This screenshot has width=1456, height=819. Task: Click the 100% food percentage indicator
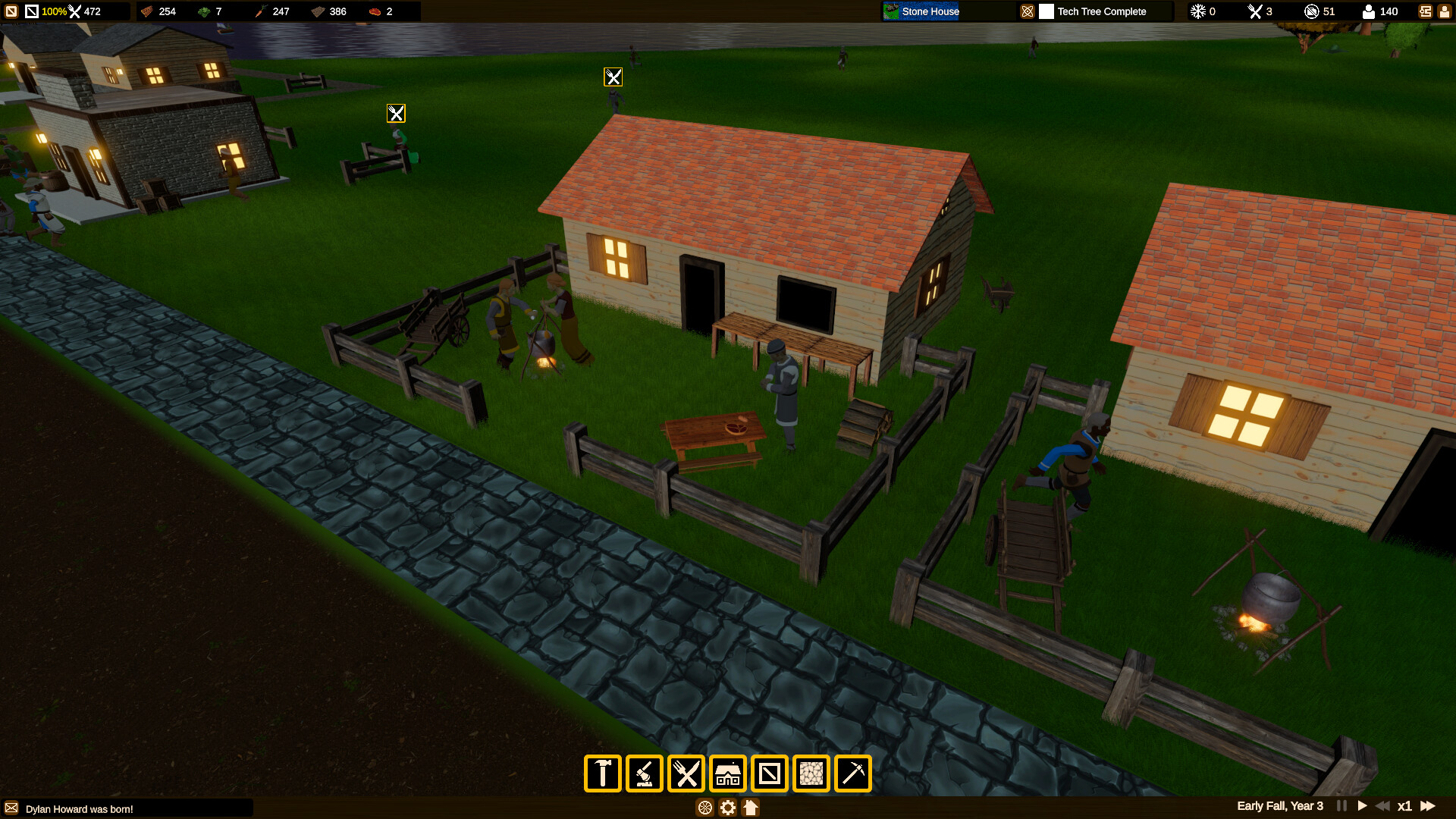pos(55,11)
